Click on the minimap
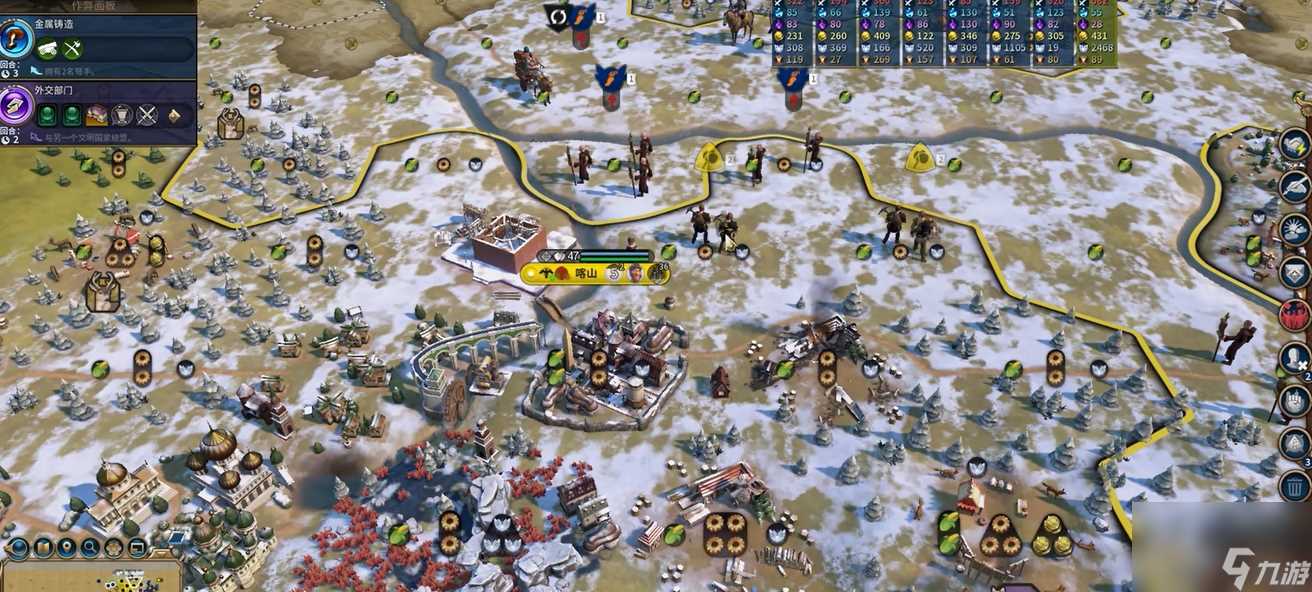This screenshot has width=1312, height=592. (x=90, y=577)
